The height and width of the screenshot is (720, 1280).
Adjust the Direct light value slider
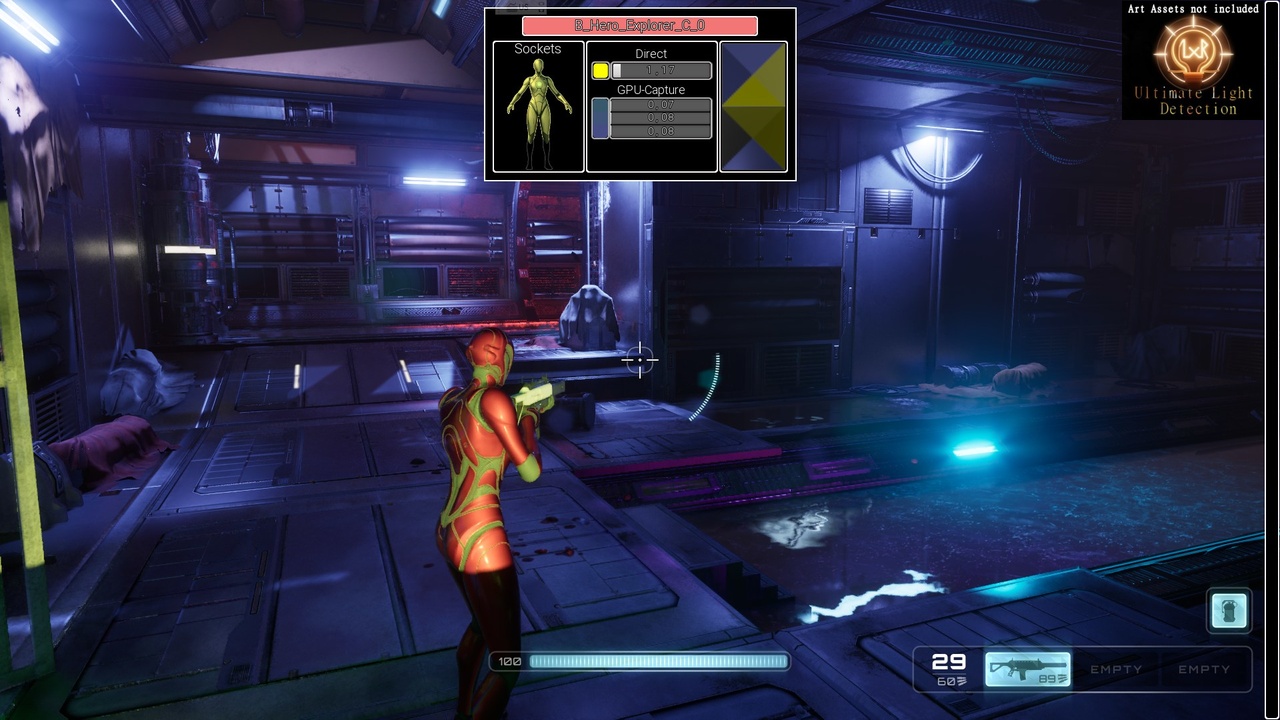pyautogui.click(x=661, y=71)
